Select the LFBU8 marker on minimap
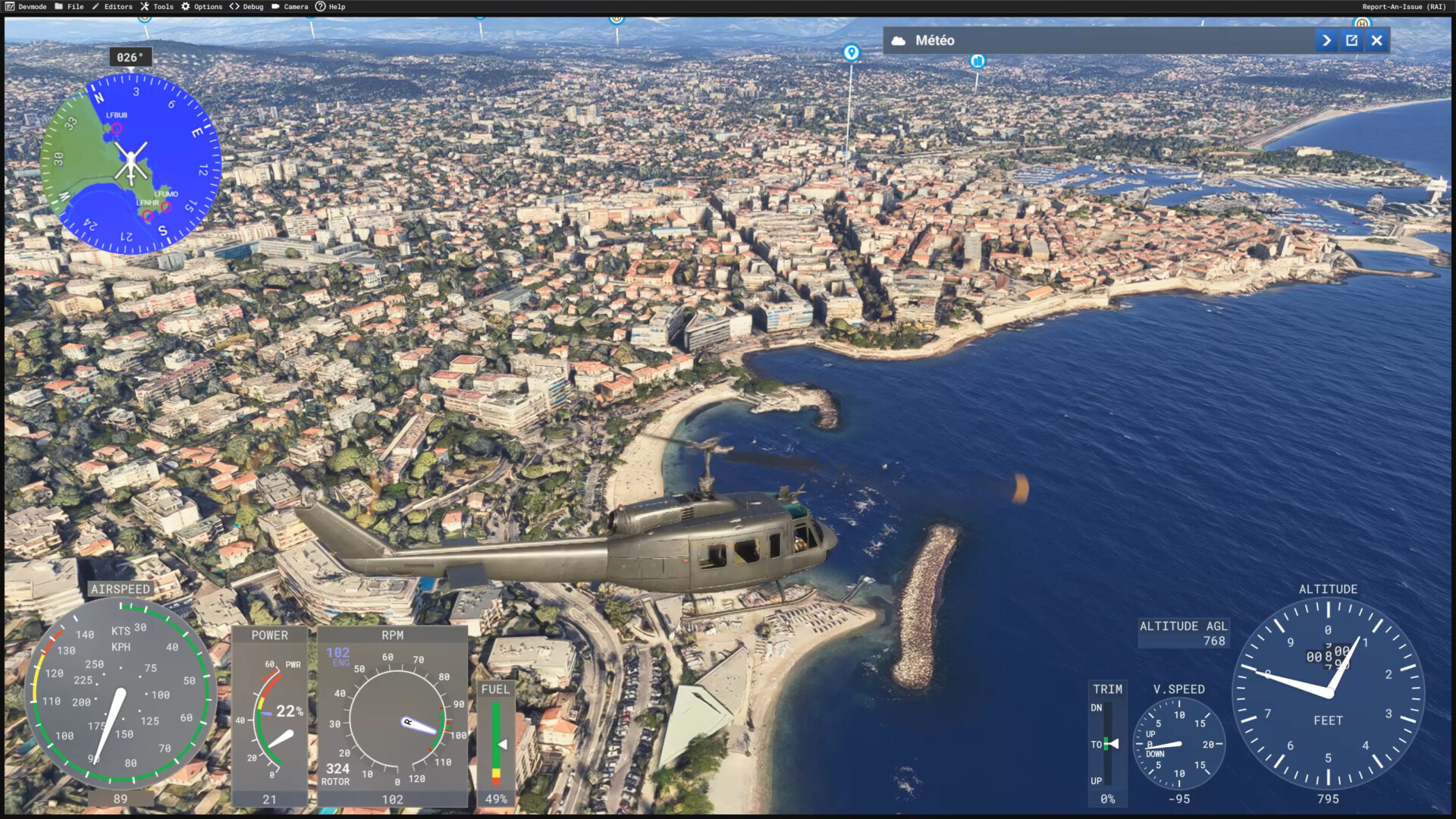Image resolution: width=1456 pixels, height=819 pixels. coord(117,128)
